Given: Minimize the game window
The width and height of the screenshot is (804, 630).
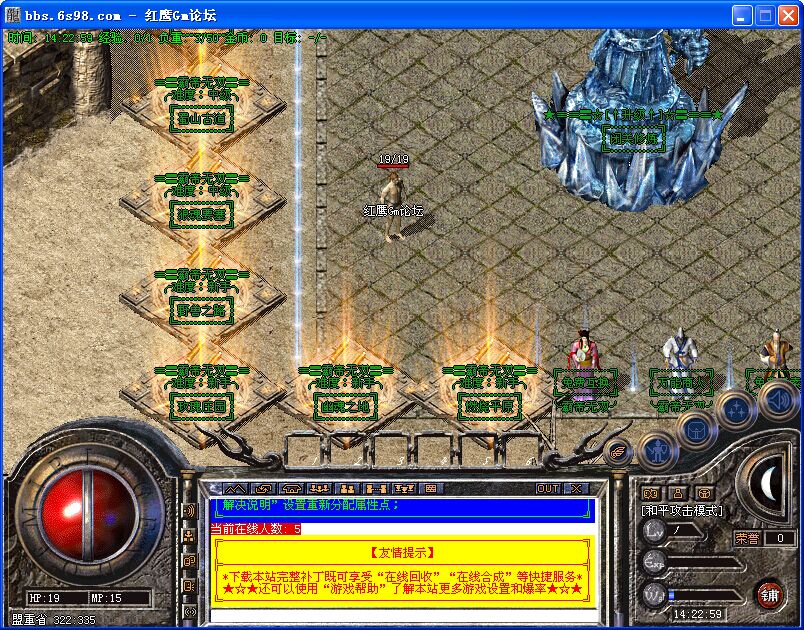Looking at the screenshot, I should tap(740, 15).
